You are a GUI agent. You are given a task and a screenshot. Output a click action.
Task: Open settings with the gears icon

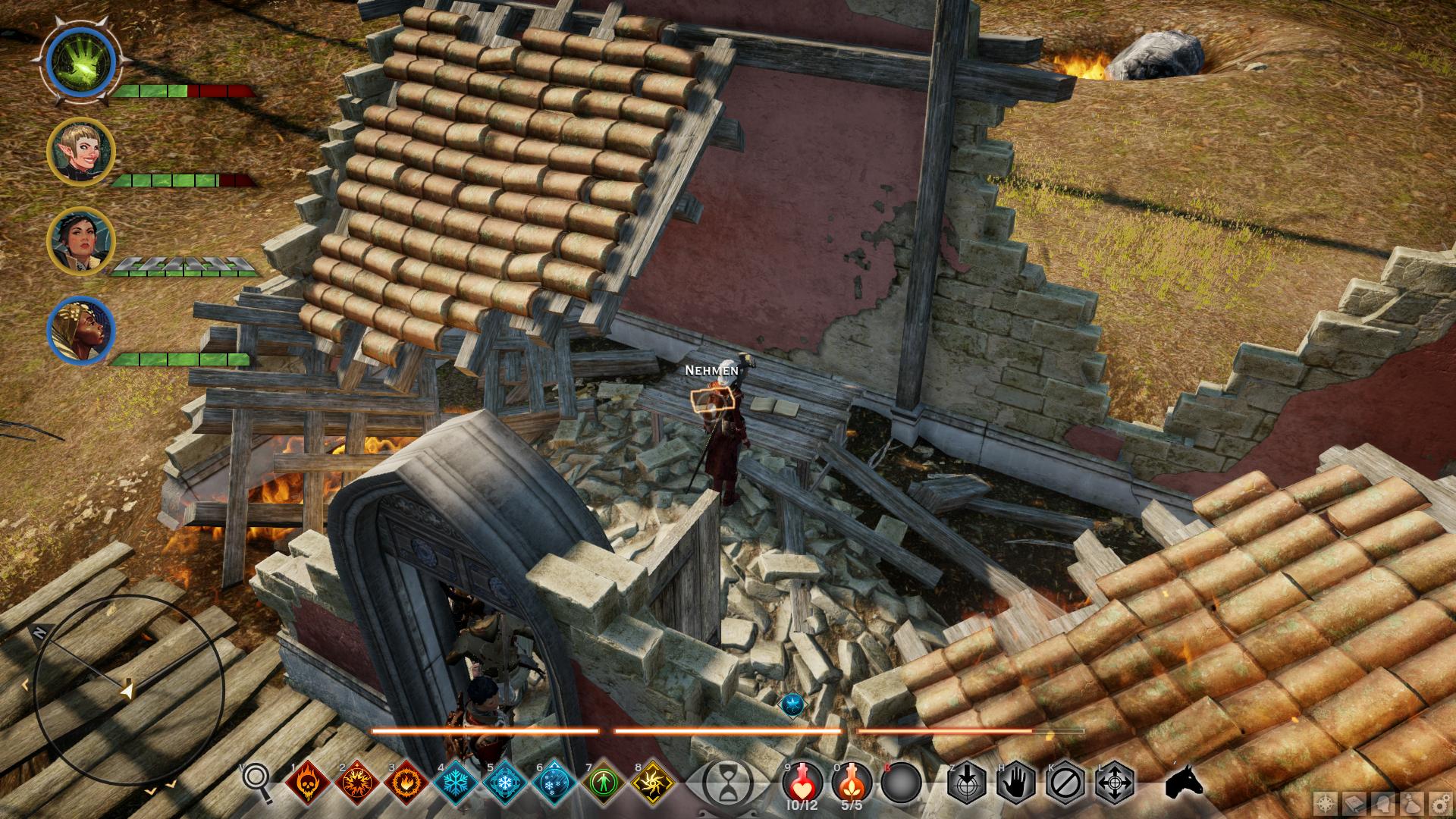click(x=1440, y=802)
